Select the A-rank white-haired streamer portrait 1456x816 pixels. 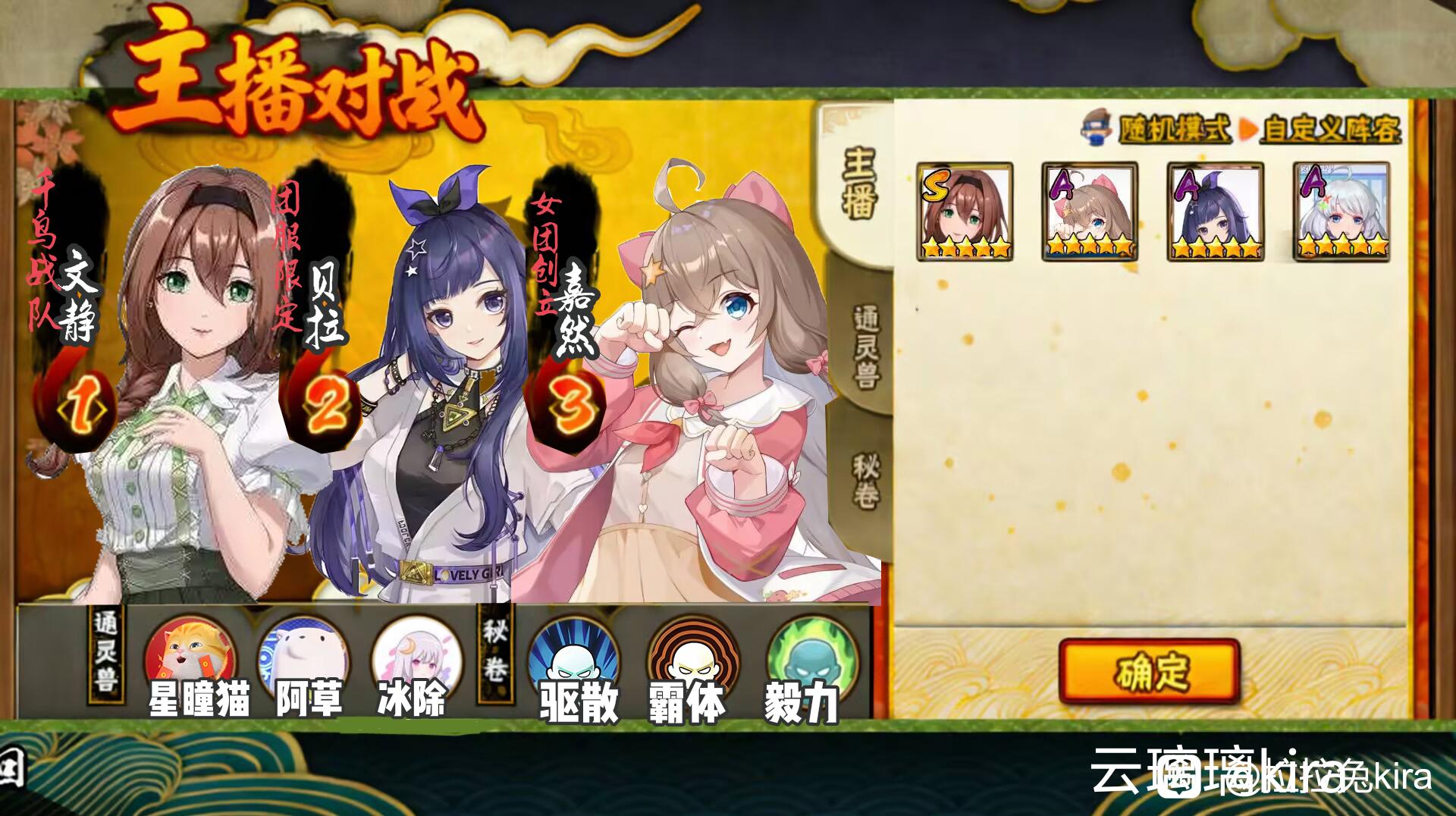(1341, 212)
